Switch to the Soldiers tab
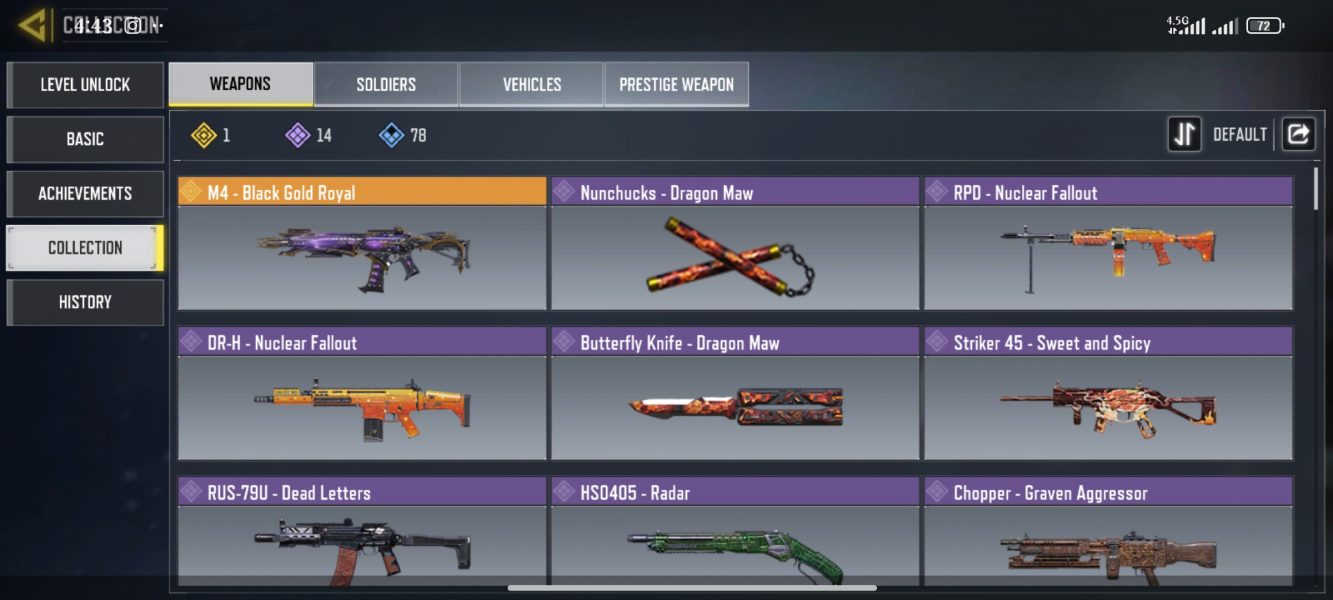 [x=386, y=85]
